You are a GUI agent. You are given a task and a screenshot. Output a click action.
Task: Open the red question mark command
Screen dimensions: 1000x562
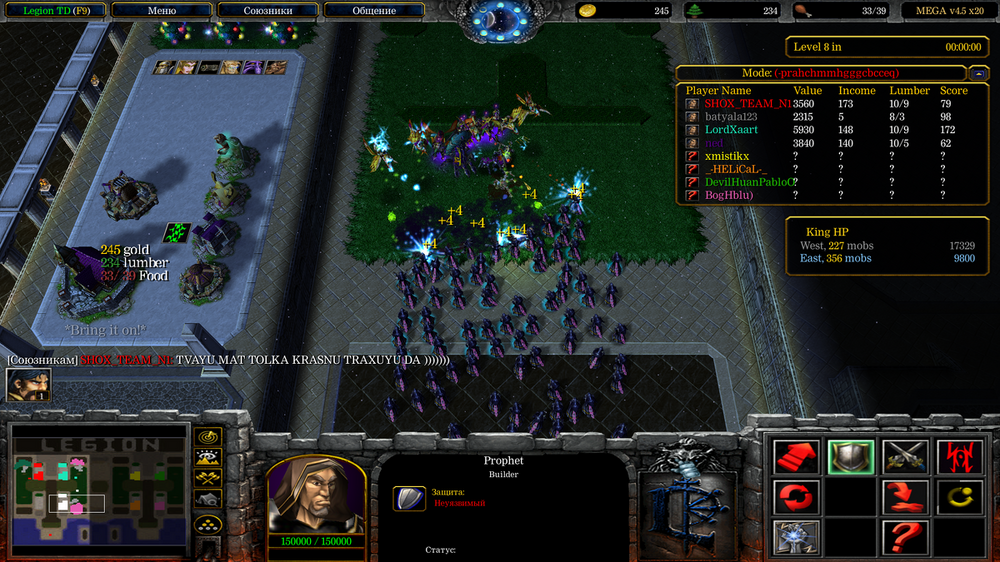tap(905, 536)
